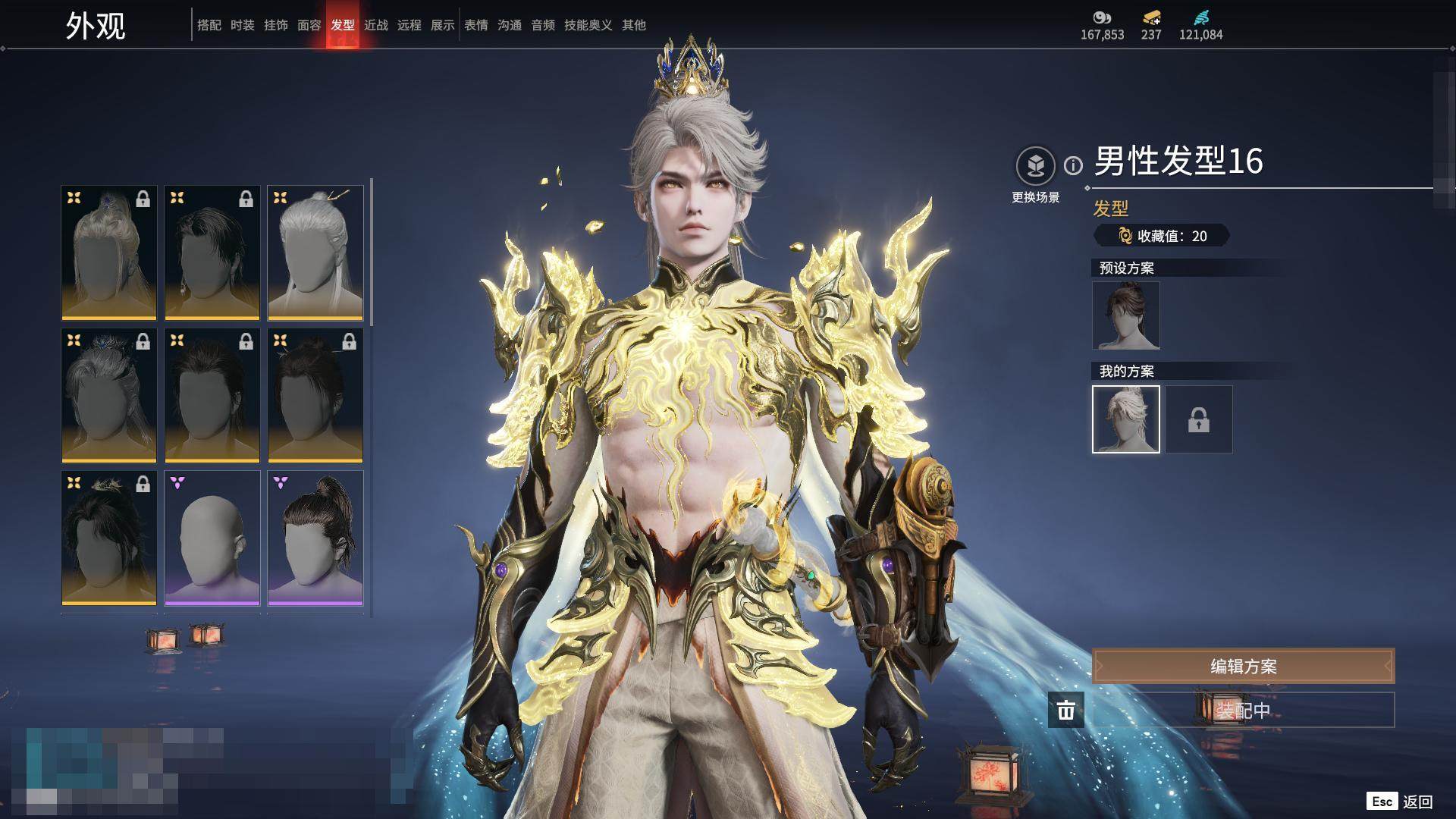The width and height of the screenshot is (1456, 819).
Task: Delete the scheme with the trash icon
Action: point(1065,711)
